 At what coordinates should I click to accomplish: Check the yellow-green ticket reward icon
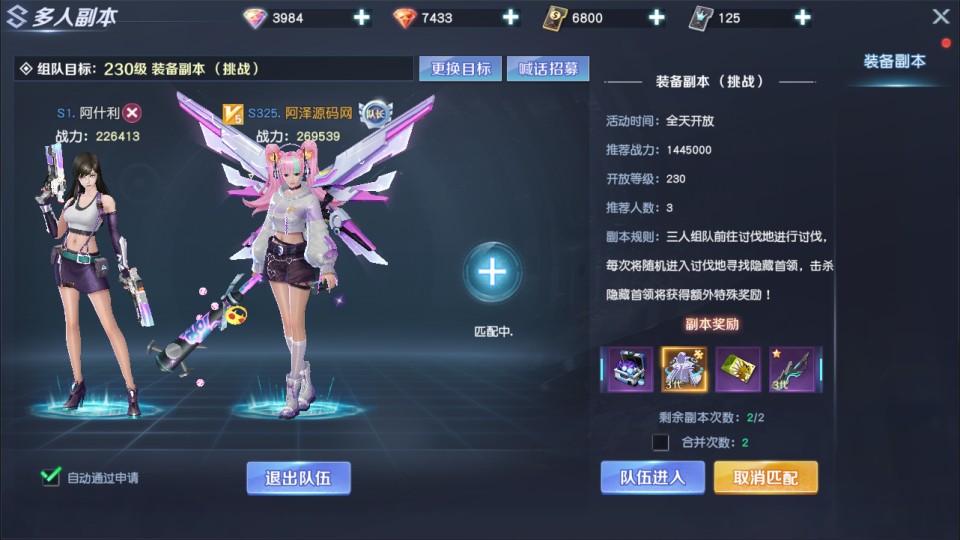tap(738, 369)
